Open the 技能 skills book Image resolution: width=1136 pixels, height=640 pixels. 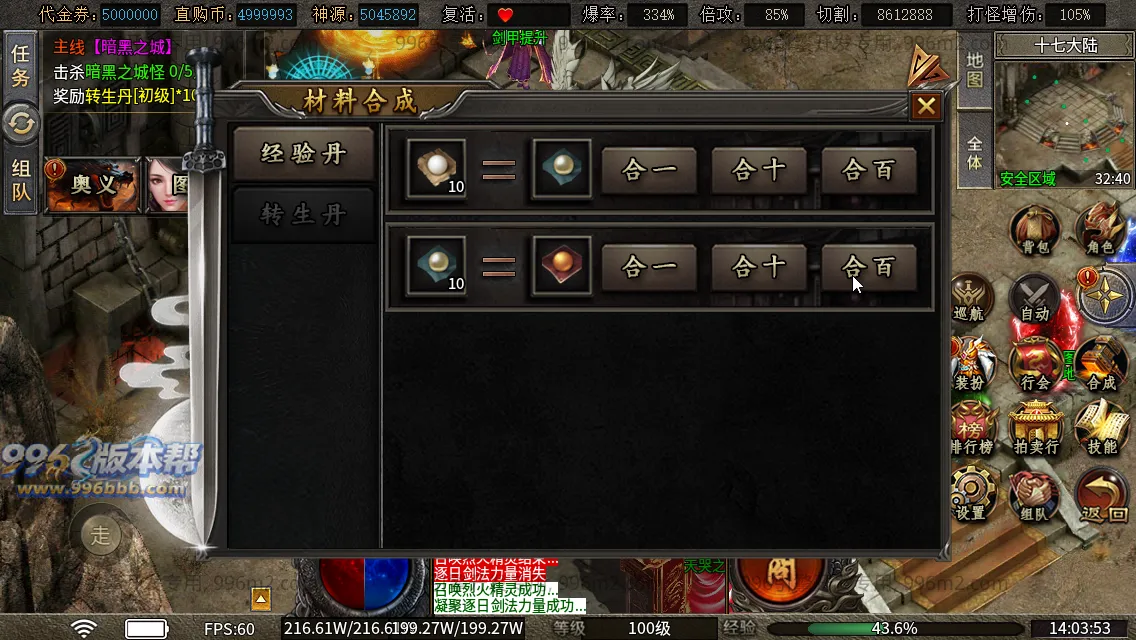click(1101, 429)
